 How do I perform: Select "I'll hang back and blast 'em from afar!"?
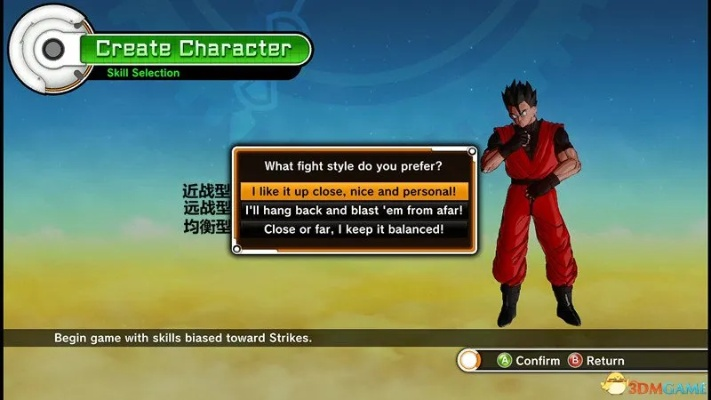pyautogui.click(x=354, y=210)
